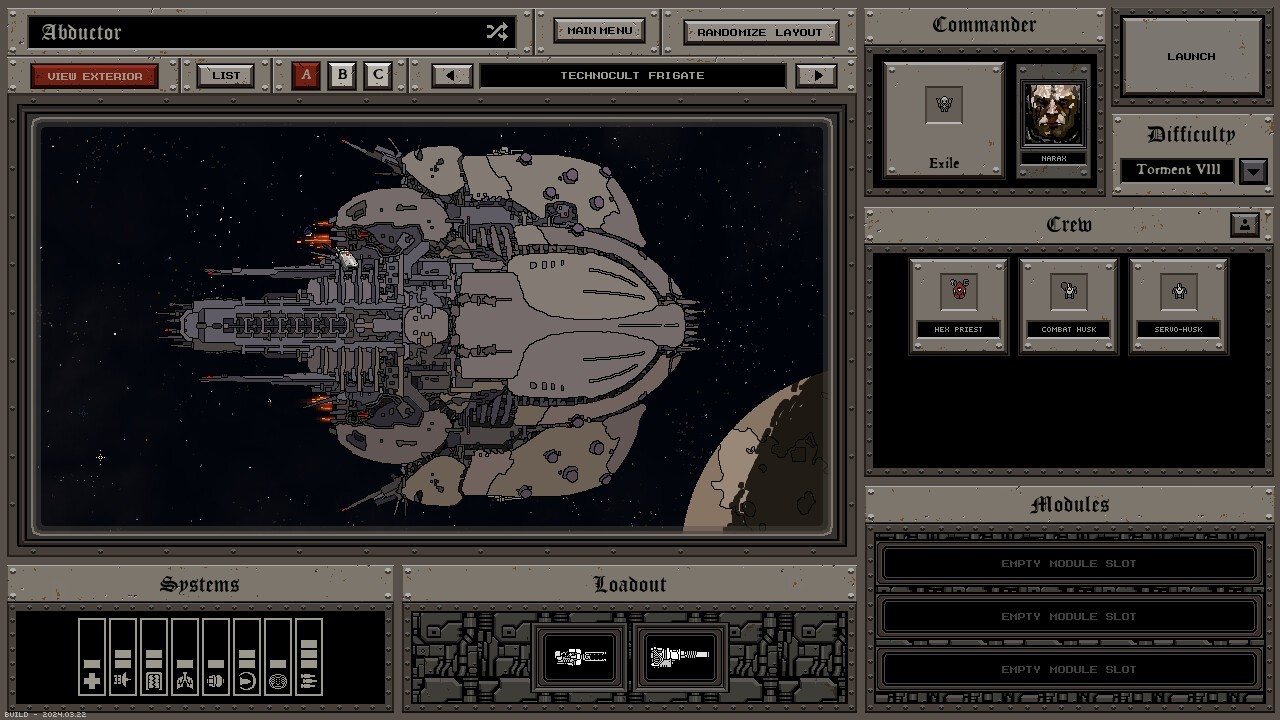Viewport: 1280px width, 720px height.
Task: Launch the ship with the LAUNCH button
Action: click(1190, 57)
